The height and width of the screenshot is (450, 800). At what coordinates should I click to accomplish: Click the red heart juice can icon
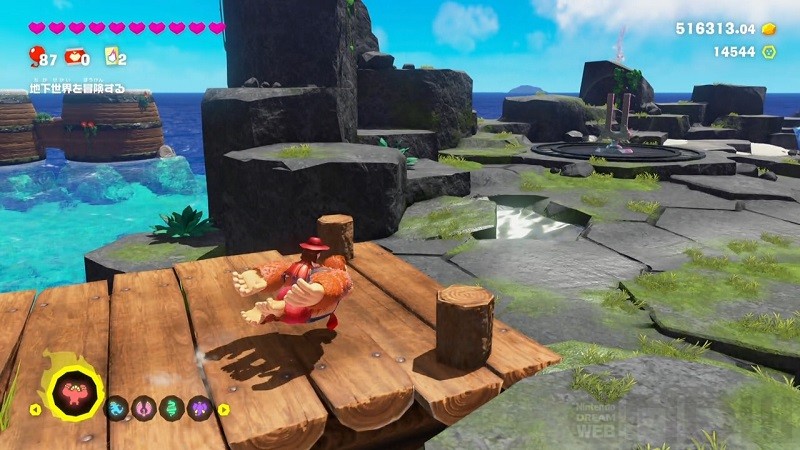[x=75, y=57]
